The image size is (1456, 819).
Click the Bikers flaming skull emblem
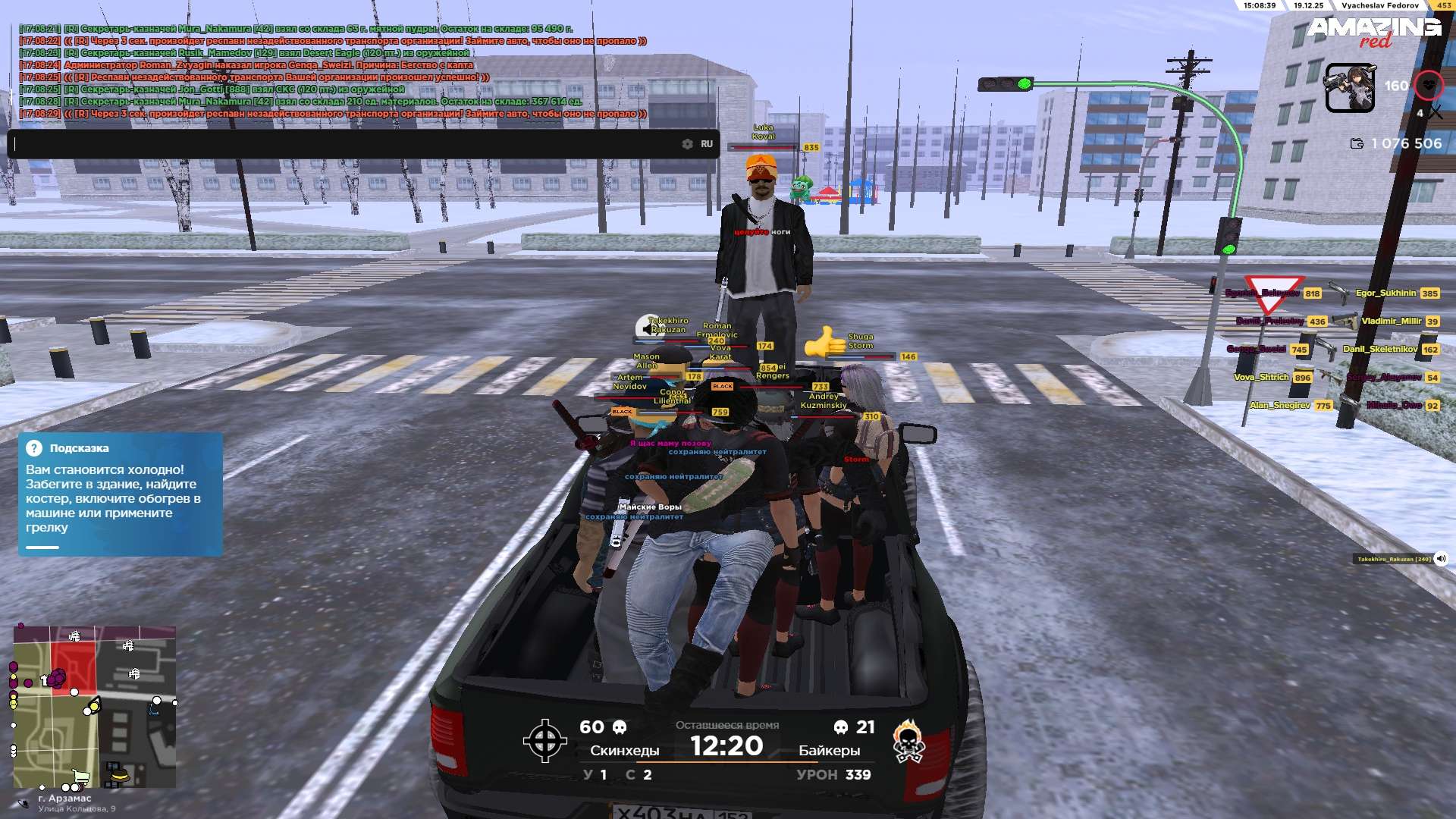click(908, 741)
